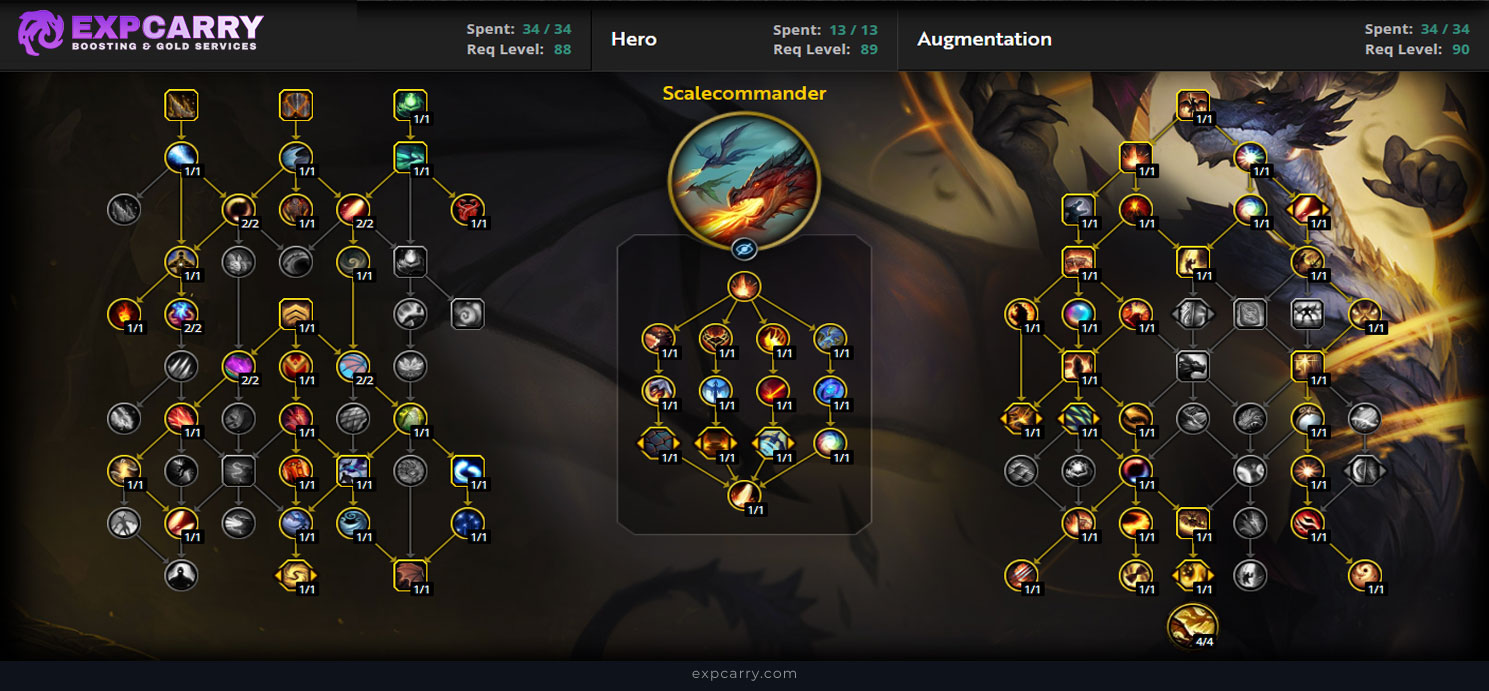Viewport: 1489px width, 691px height.
Task: Choose the rainbow orb Augmentation talent
Action: click(x=1078, y=313)
